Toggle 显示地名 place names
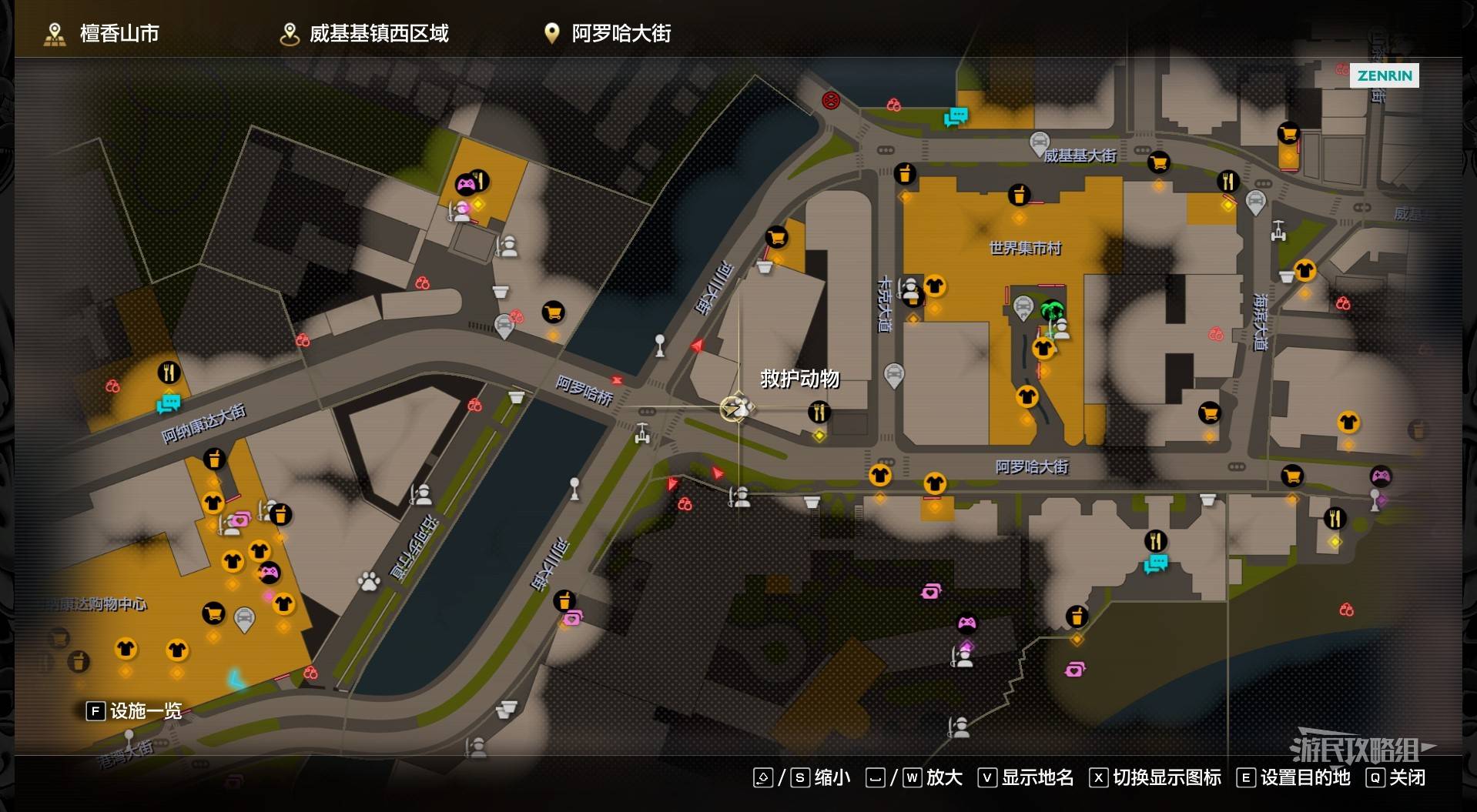This screenshot has width=1477, height=812. pos(1027,777)
